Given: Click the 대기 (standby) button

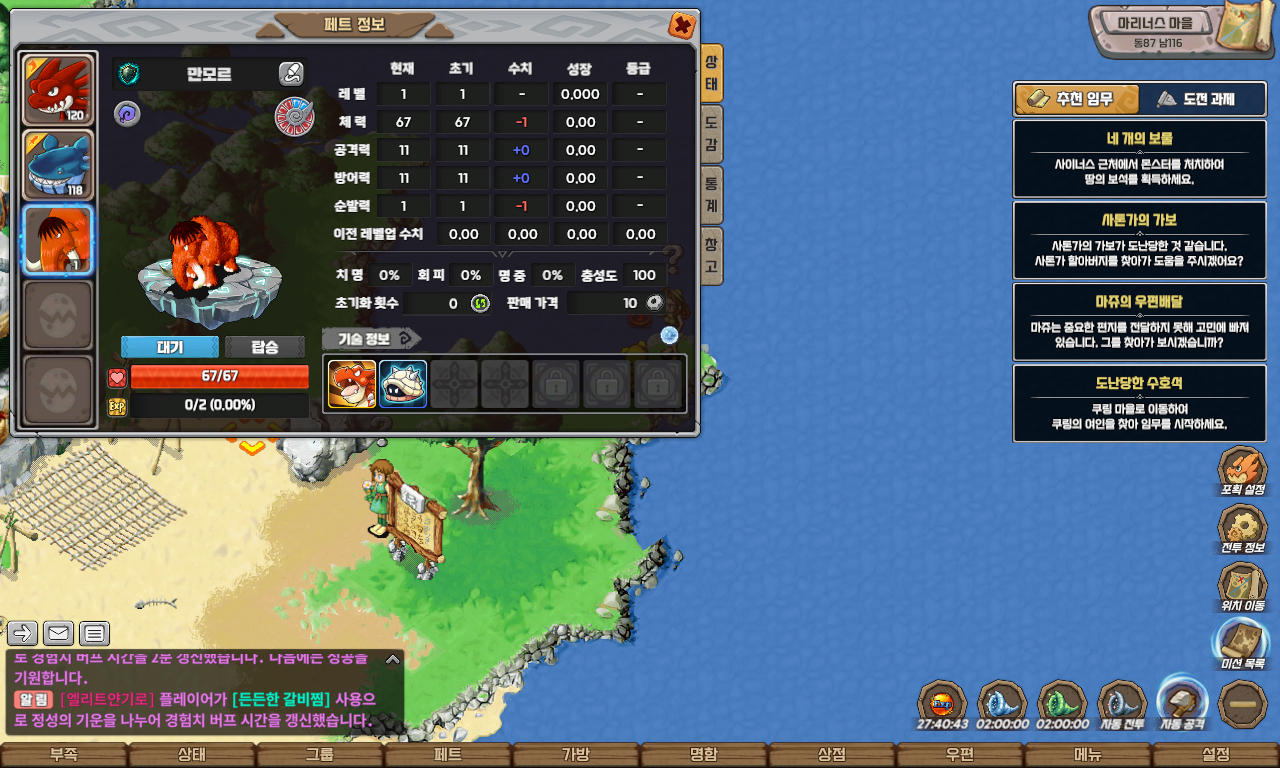Looking at the screenshot, I should pyautogui.click(x=170, y=347).
